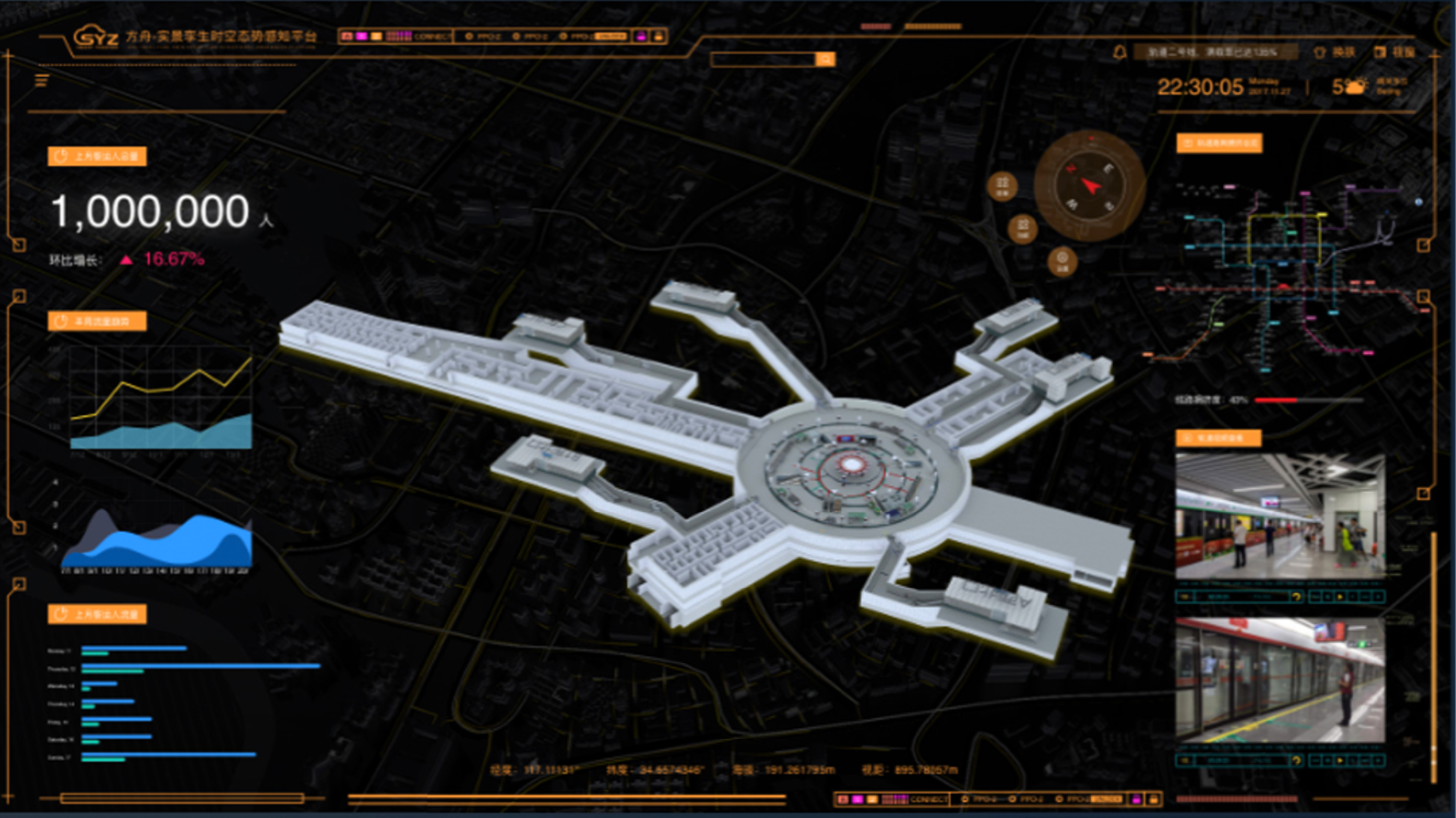Click the orange header above the subway map
Screen dimensions: 1456x818
pyautogui.click(x=1219, y=143)
